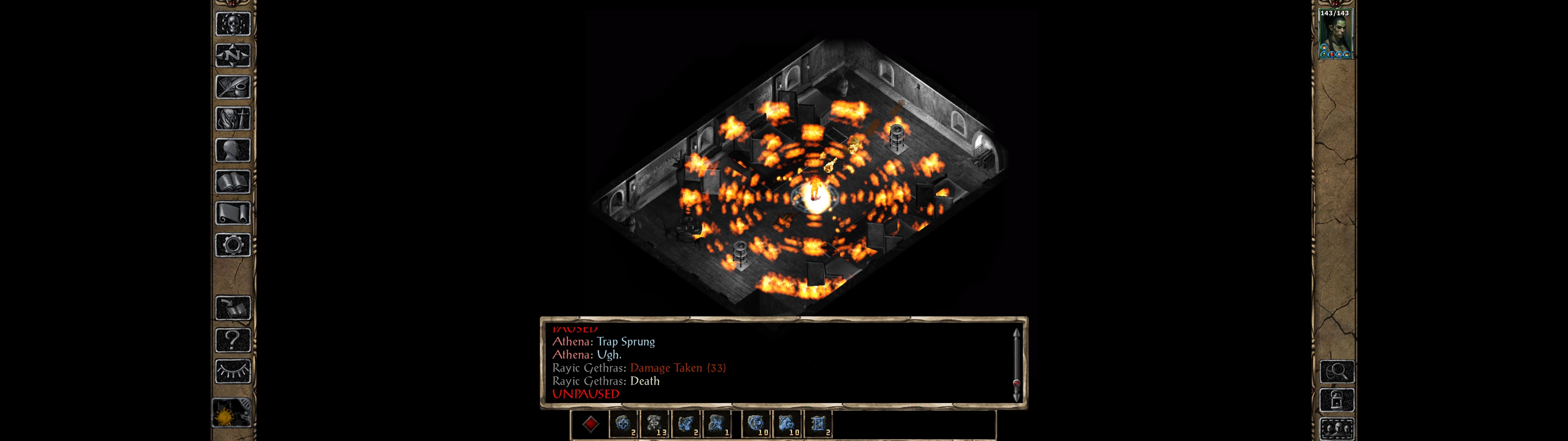
Task: Show help with the question mark button
Action: pos(232,340)
